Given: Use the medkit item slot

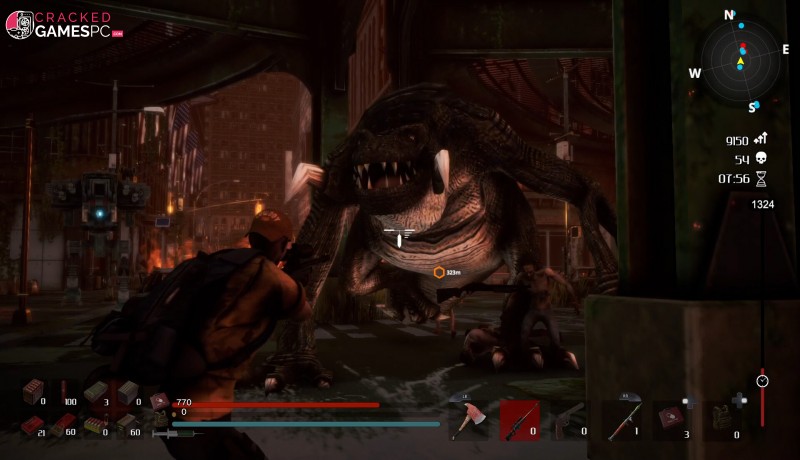Looking at the screenshot, I should tap(671, 418).
